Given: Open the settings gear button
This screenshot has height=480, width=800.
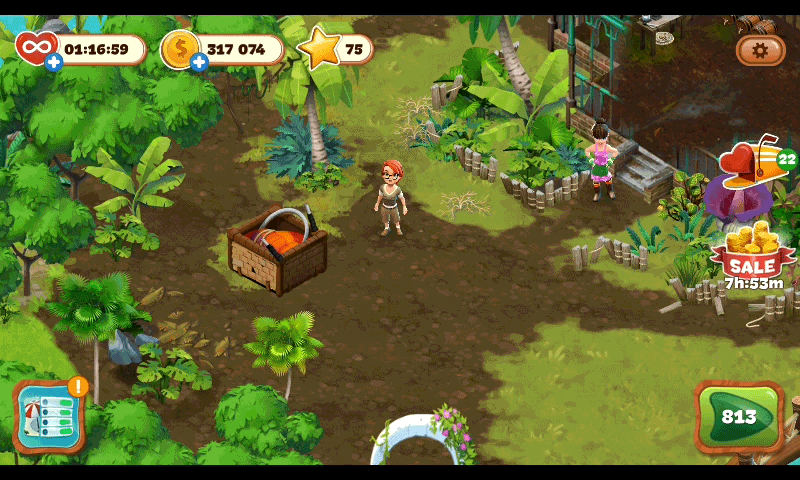Looking at the screenshot, I should (x=760, y=49).
